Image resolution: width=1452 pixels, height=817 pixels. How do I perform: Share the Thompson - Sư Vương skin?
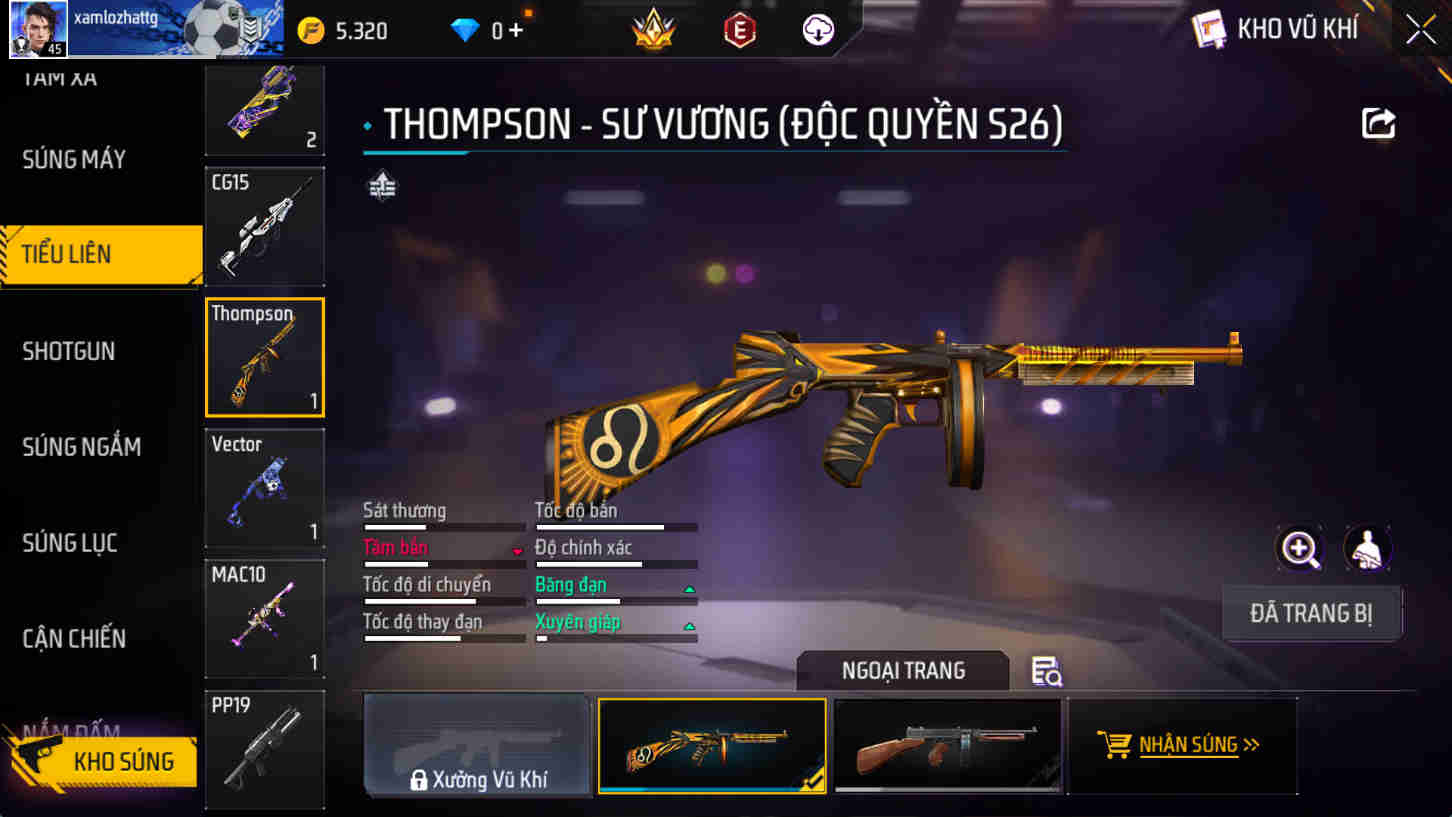(1378, 122)
